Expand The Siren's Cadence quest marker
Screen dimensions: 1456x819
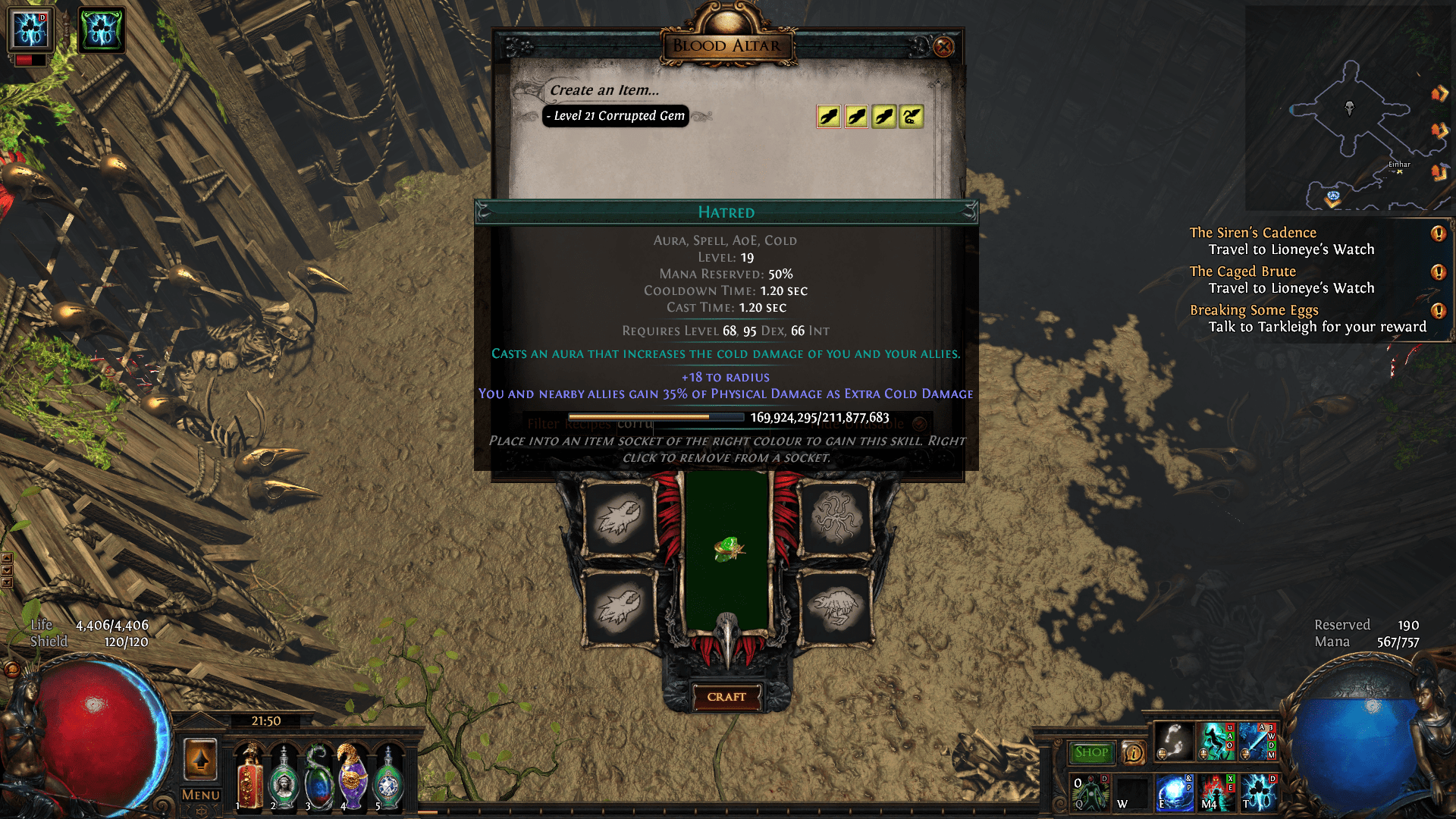click(x=1437, y=232)
